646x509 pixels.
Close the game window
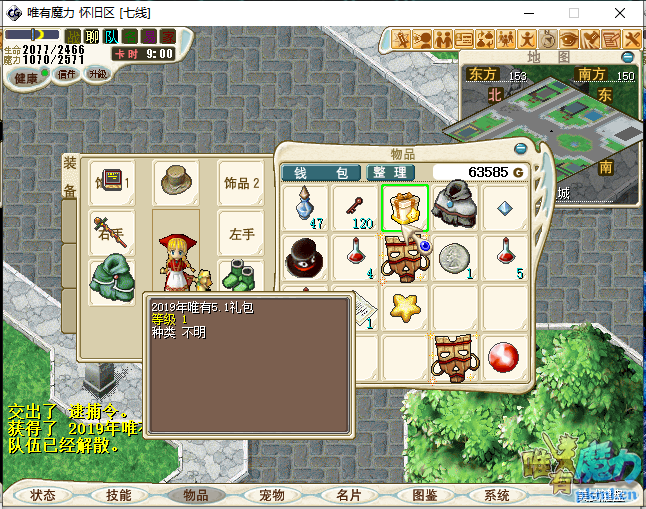(621, 14)
